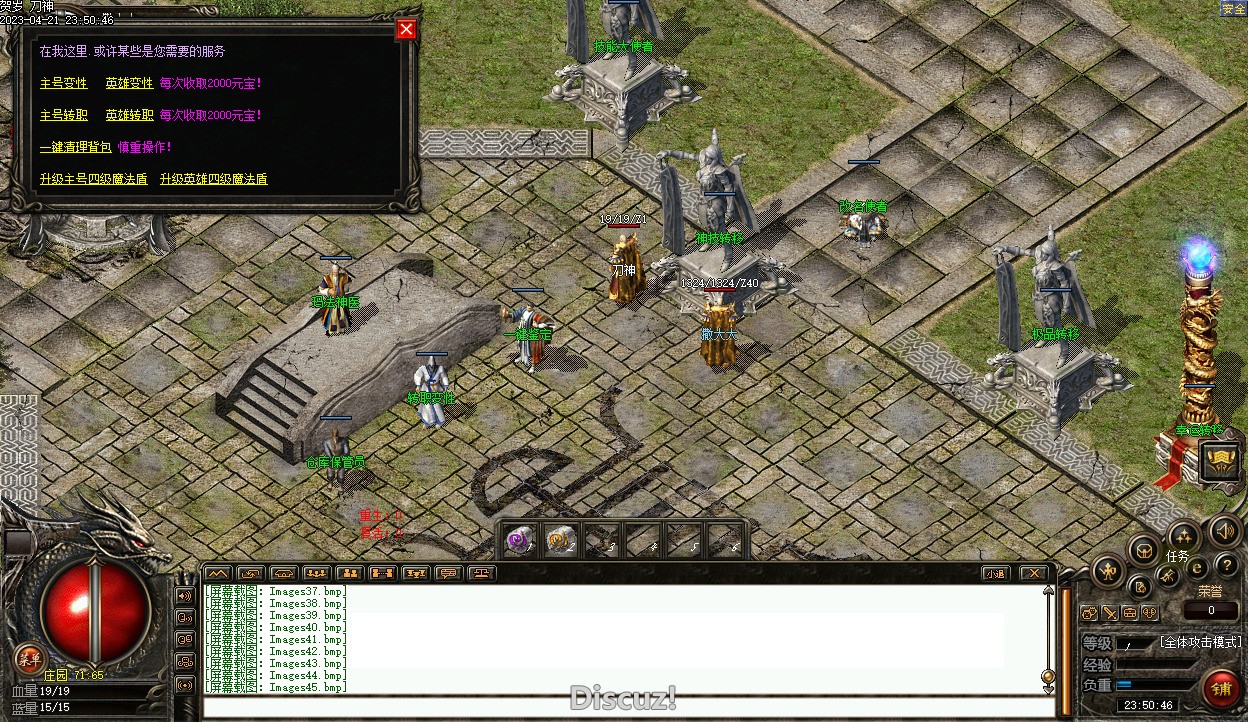The height and width of the screenshot is (722, 1248).
Task: Open the red 铺 shop button
Action: pyautogui.click(x=1221, y=689)
